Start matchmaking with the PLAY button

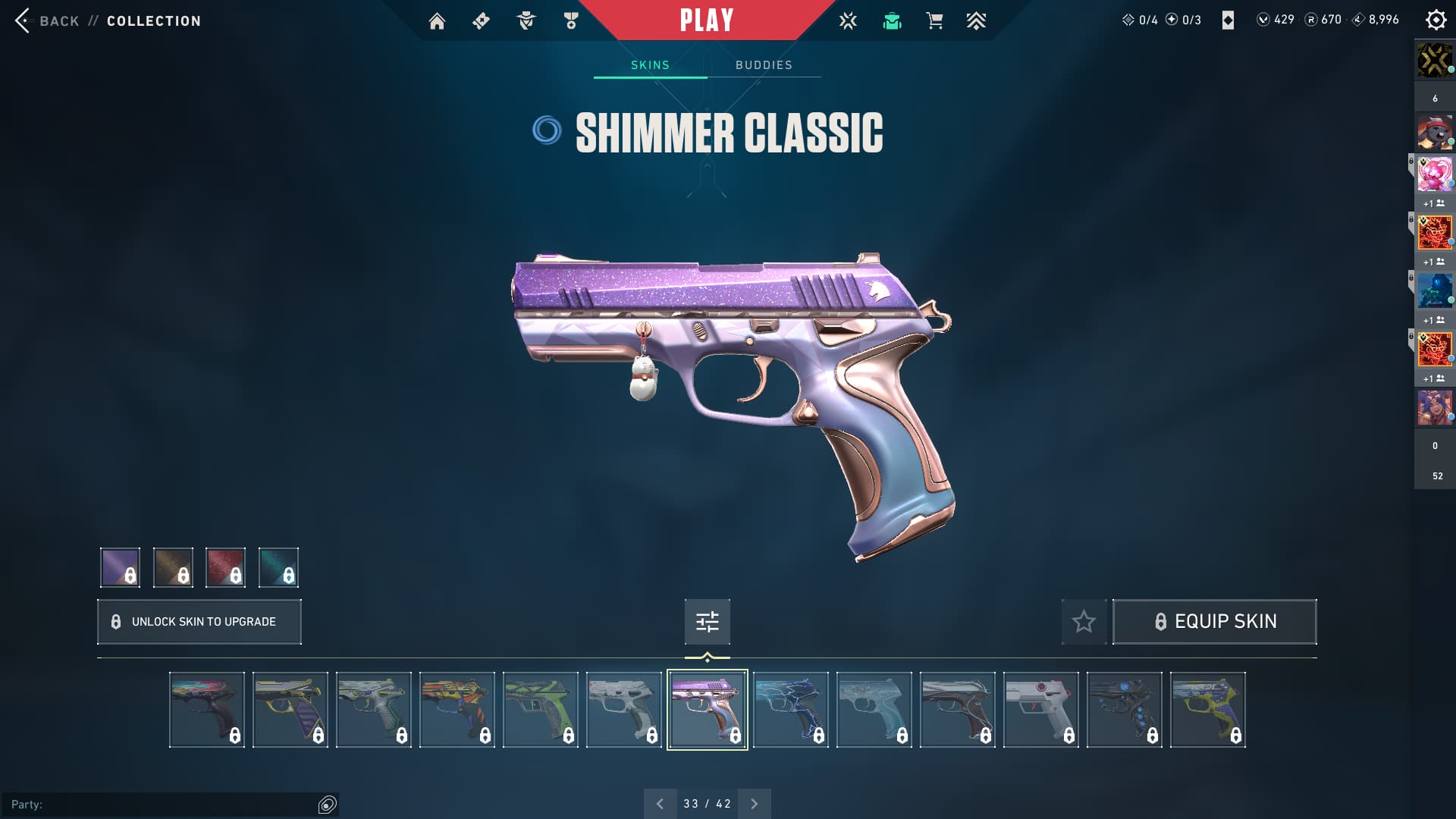[706, 20]
